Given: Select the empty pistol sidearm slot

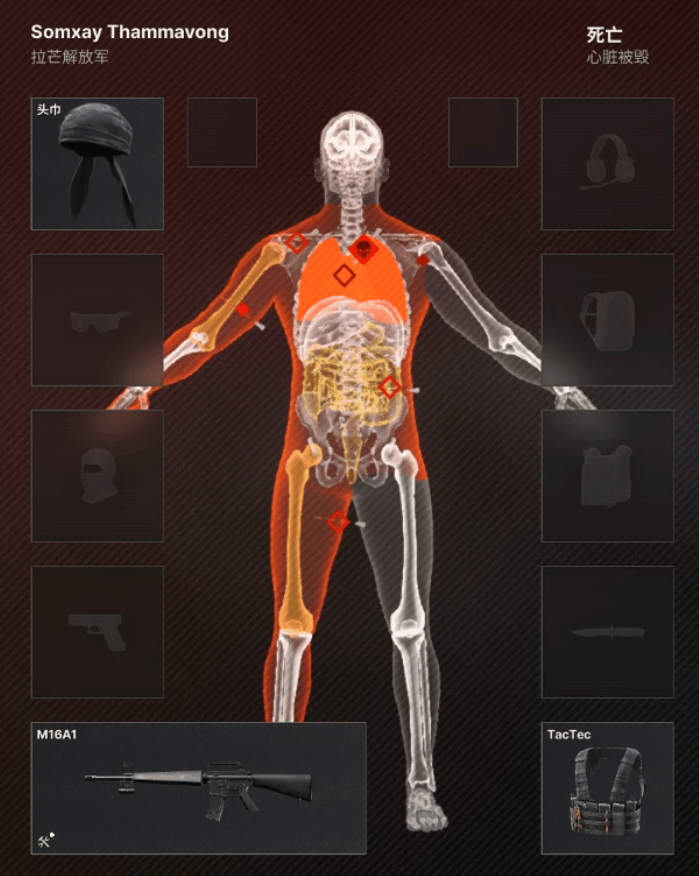Looking at the screenshot, I should 97,632.
